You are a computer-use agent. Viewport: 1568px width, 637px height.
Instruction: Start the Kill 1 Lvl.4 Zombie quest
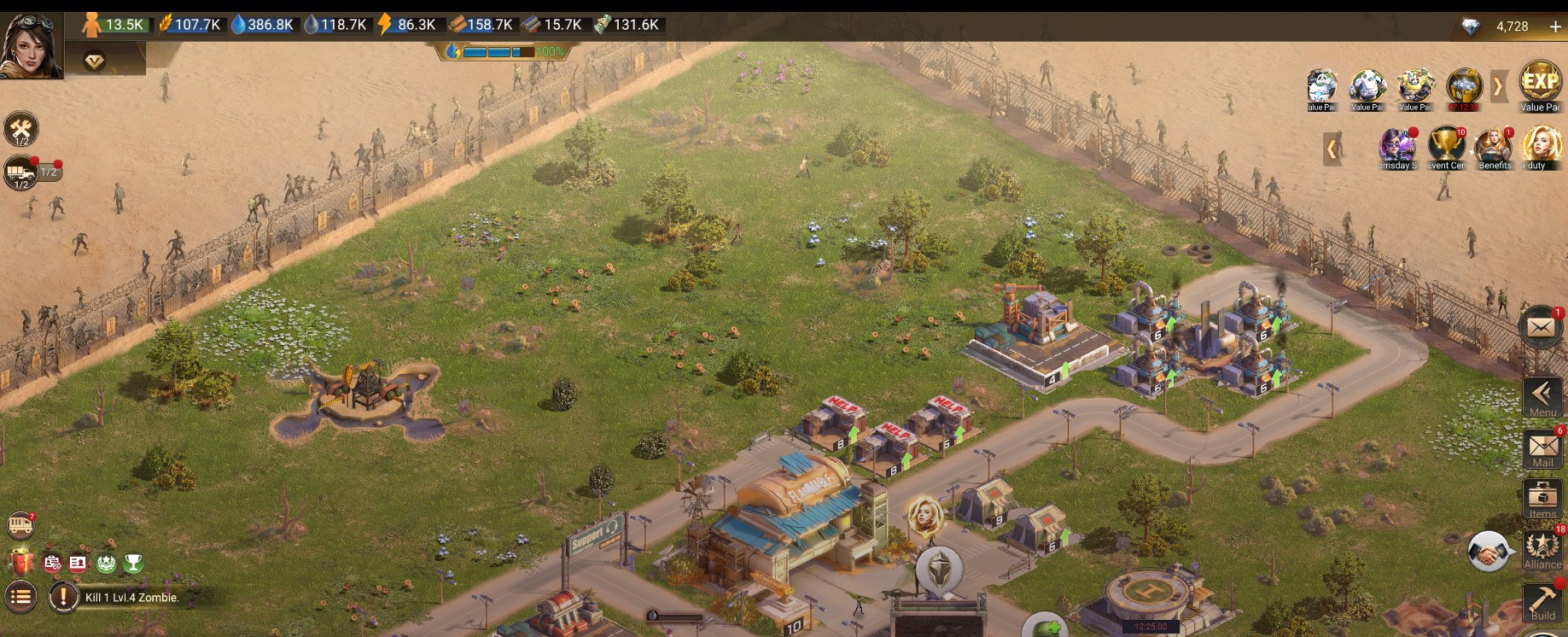pyautogui.click(x=128, y=599)
